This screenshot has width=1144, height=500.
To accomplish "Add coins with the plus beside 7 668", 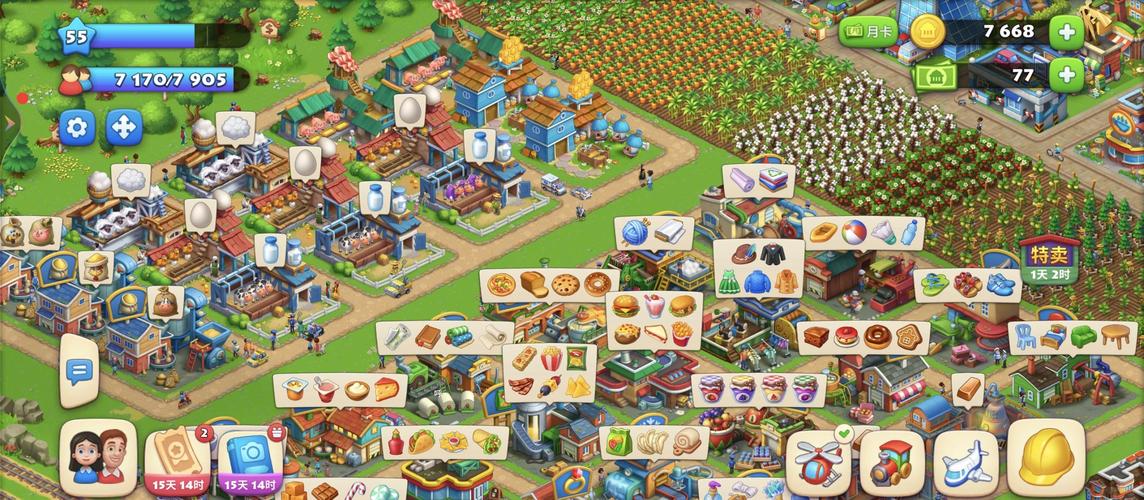I will click(1066, 32).
